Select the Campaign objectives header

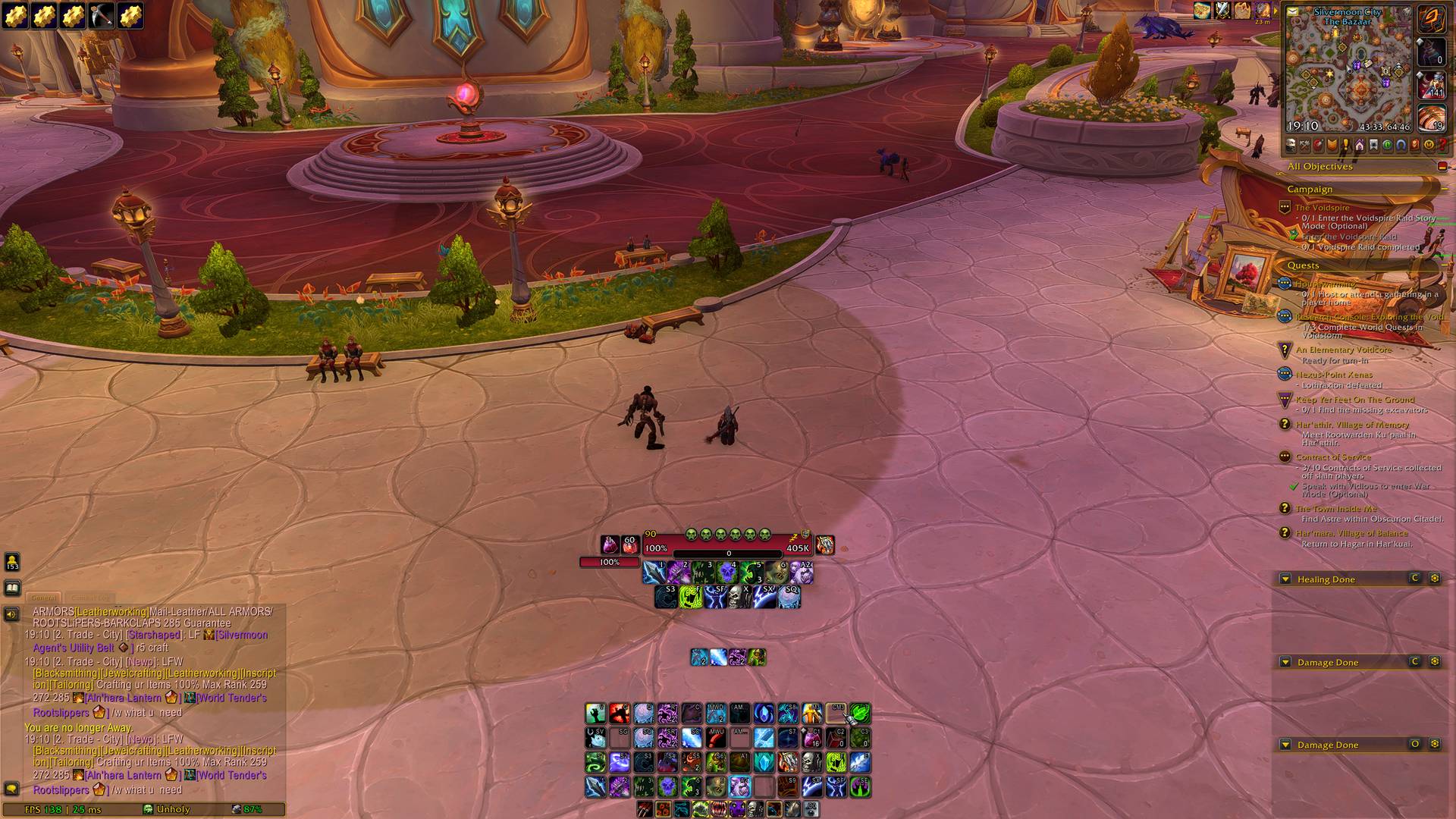point(1310,189)
